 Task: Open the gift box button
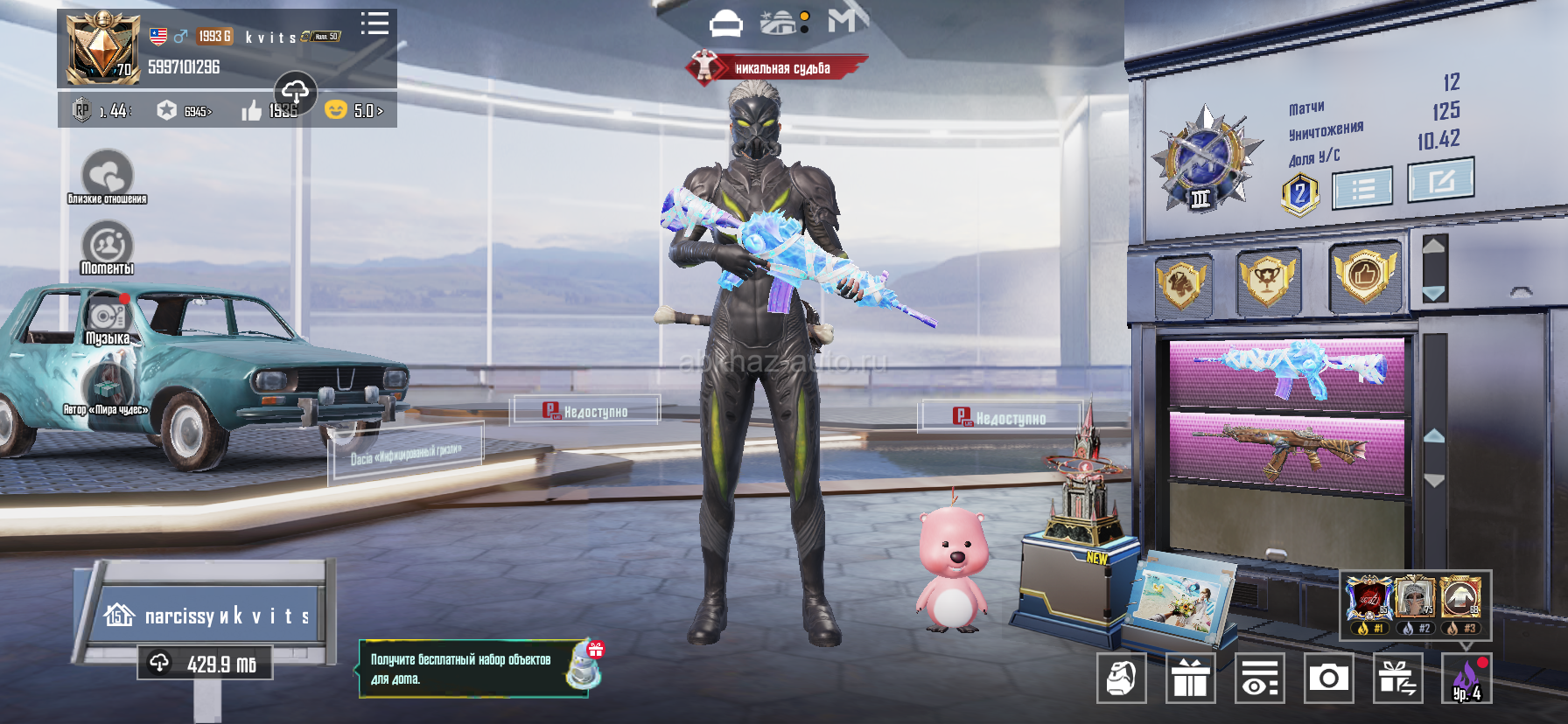pos(1190,678)
